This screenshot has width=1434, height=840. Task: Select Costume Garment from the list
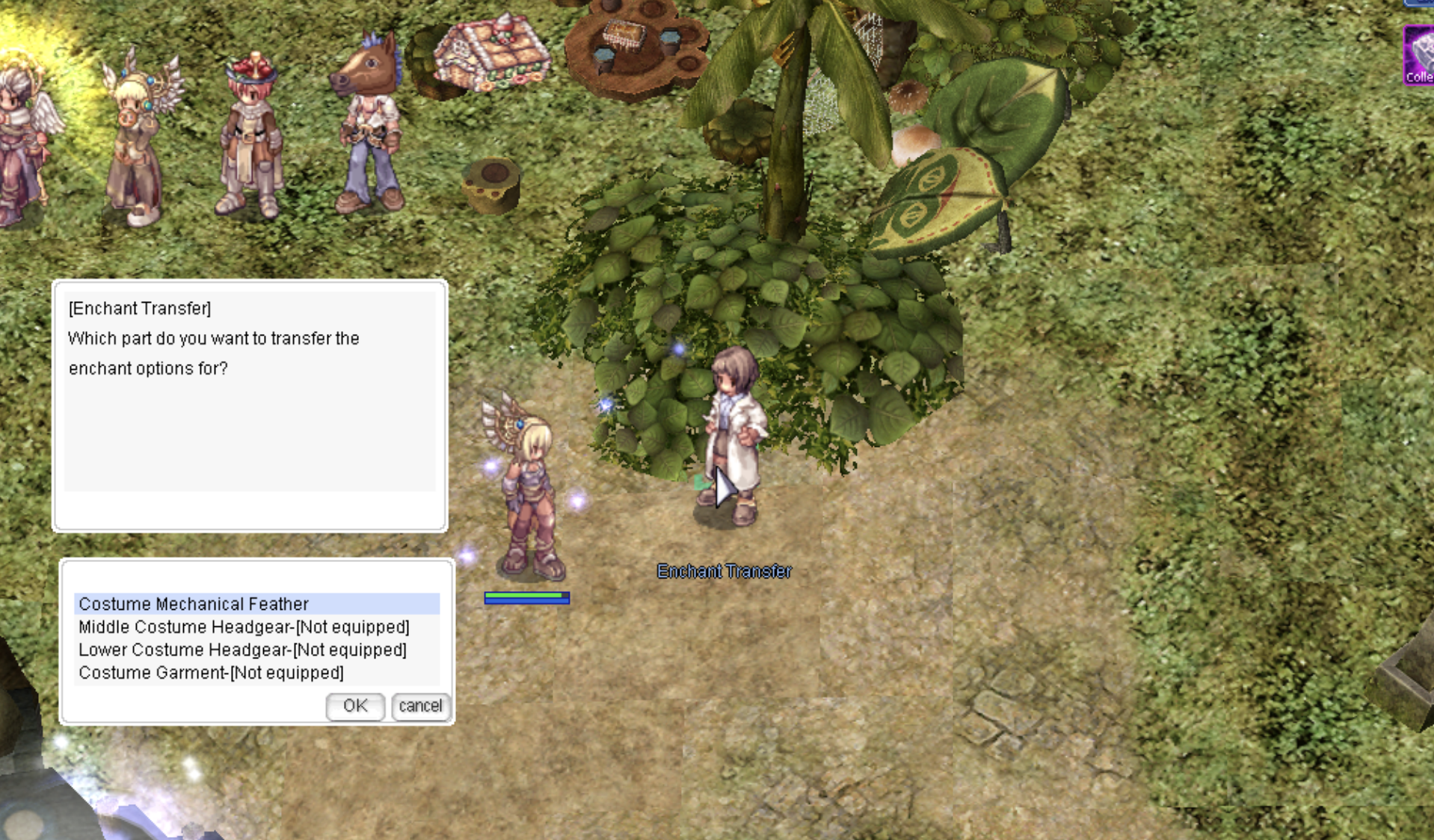pyautogui.click(x=211, y=673)
